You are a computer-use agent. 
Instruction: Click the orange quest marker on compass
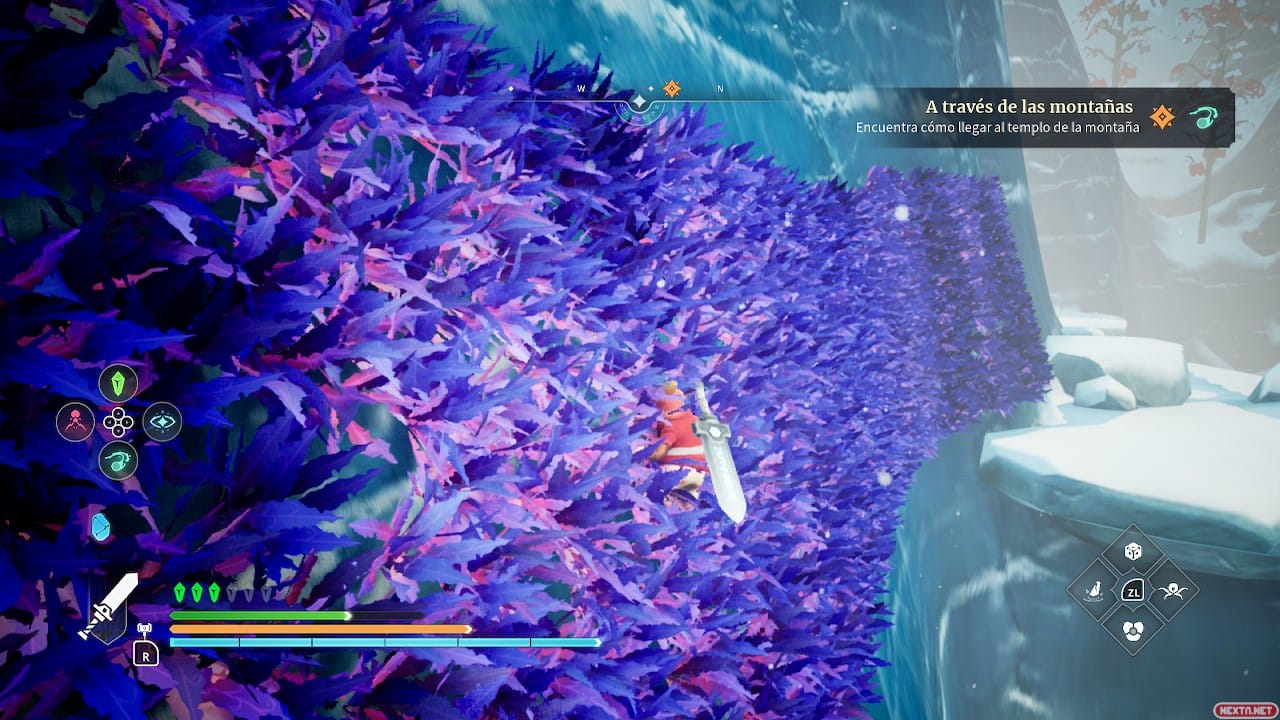click(672, 89)
